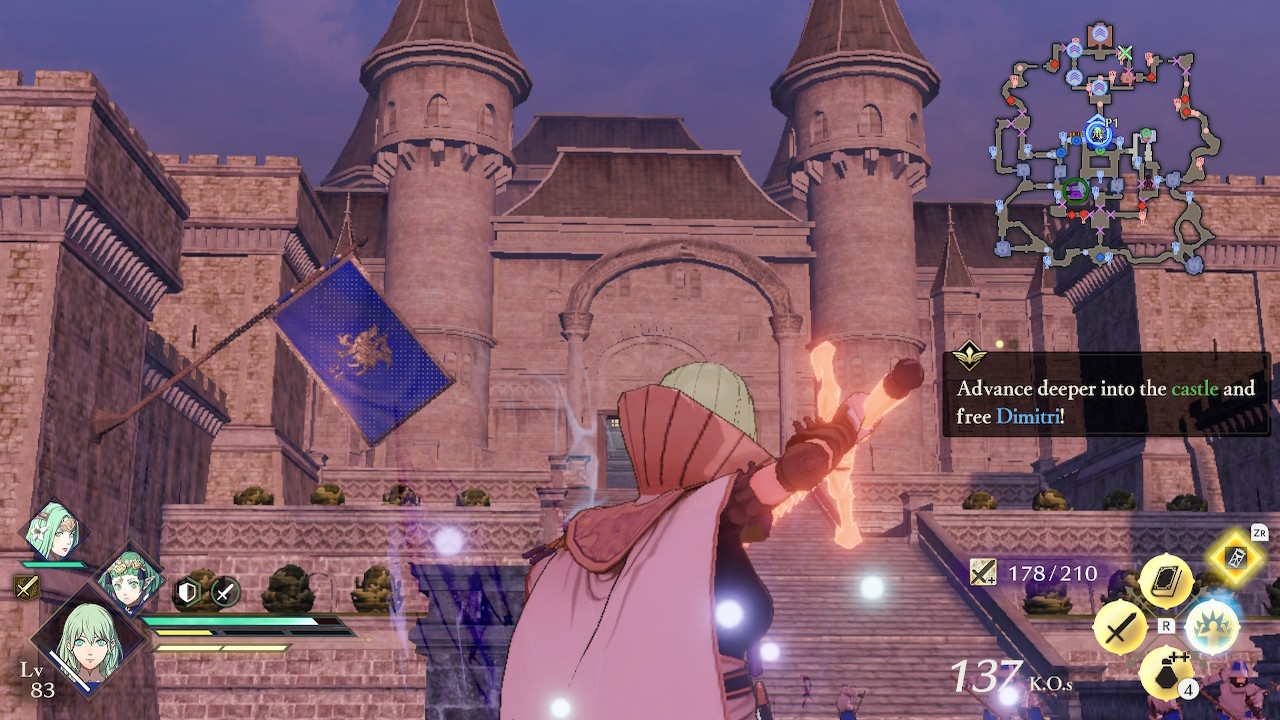Select the objective to free Dimitri
1280x720 pixels.
pos(1106,401)
